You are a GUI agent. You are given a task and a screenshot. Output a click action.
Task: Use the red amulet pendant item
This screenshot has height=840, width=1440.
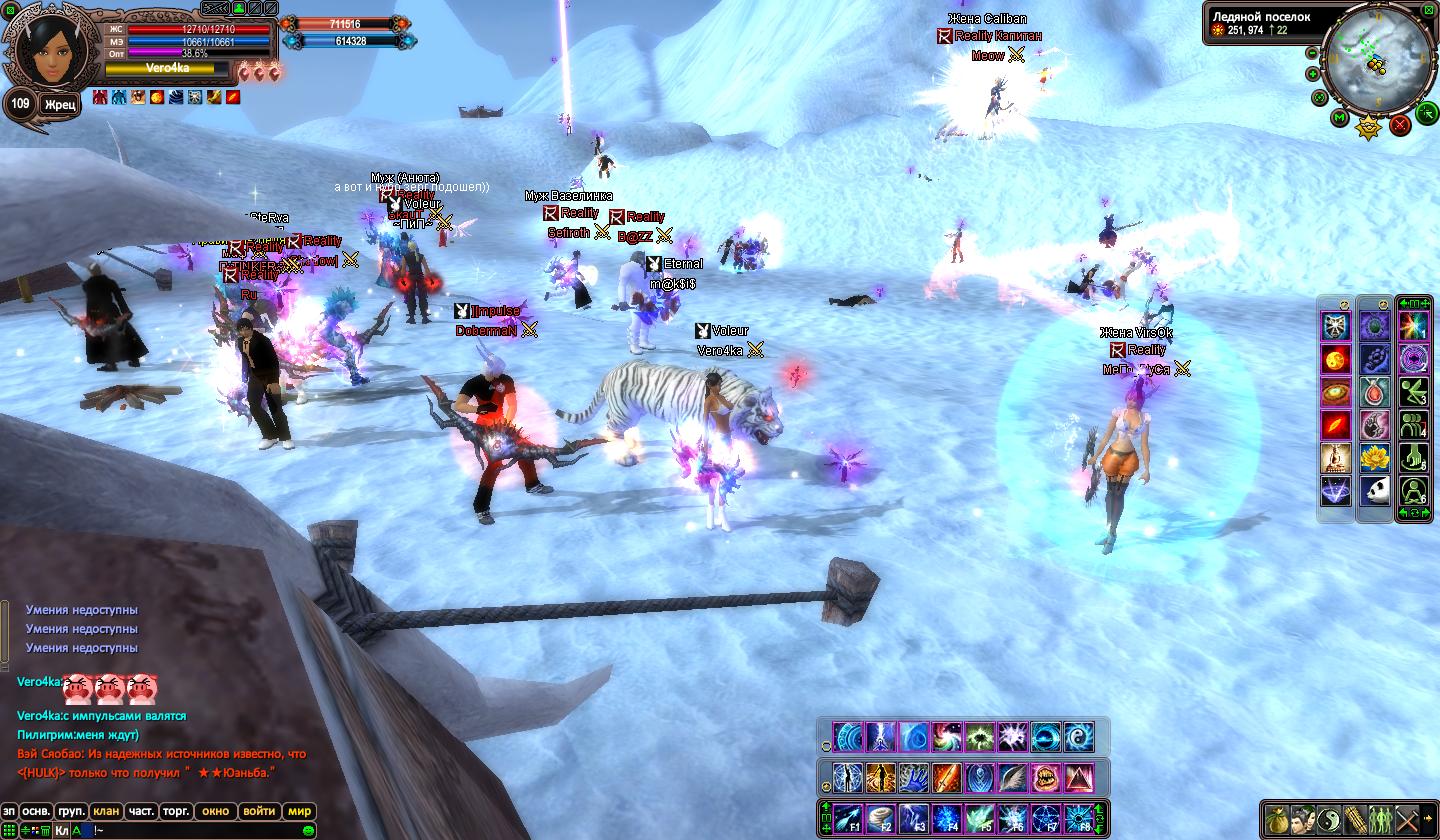[1375, 392]
